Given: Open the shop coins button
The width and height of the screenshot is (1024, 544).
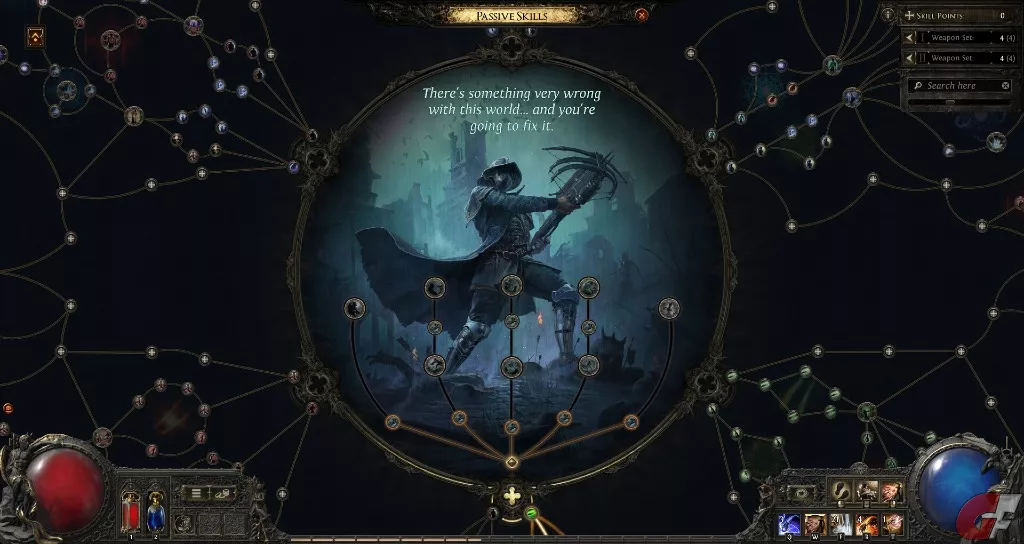Looking at the screenshot, I should coord(223,493).
